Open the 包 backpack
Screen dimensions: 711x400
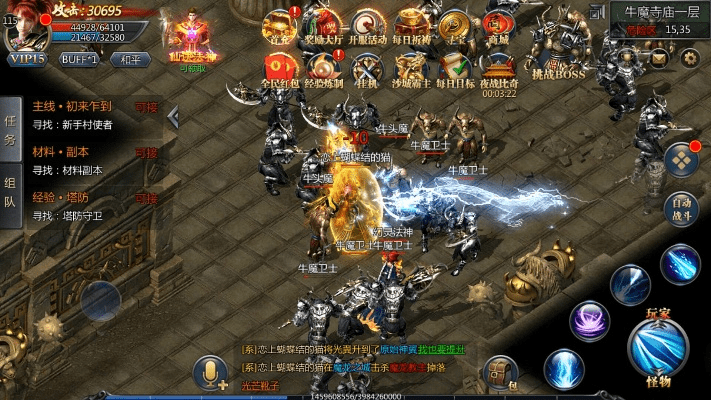coord(499,374)
